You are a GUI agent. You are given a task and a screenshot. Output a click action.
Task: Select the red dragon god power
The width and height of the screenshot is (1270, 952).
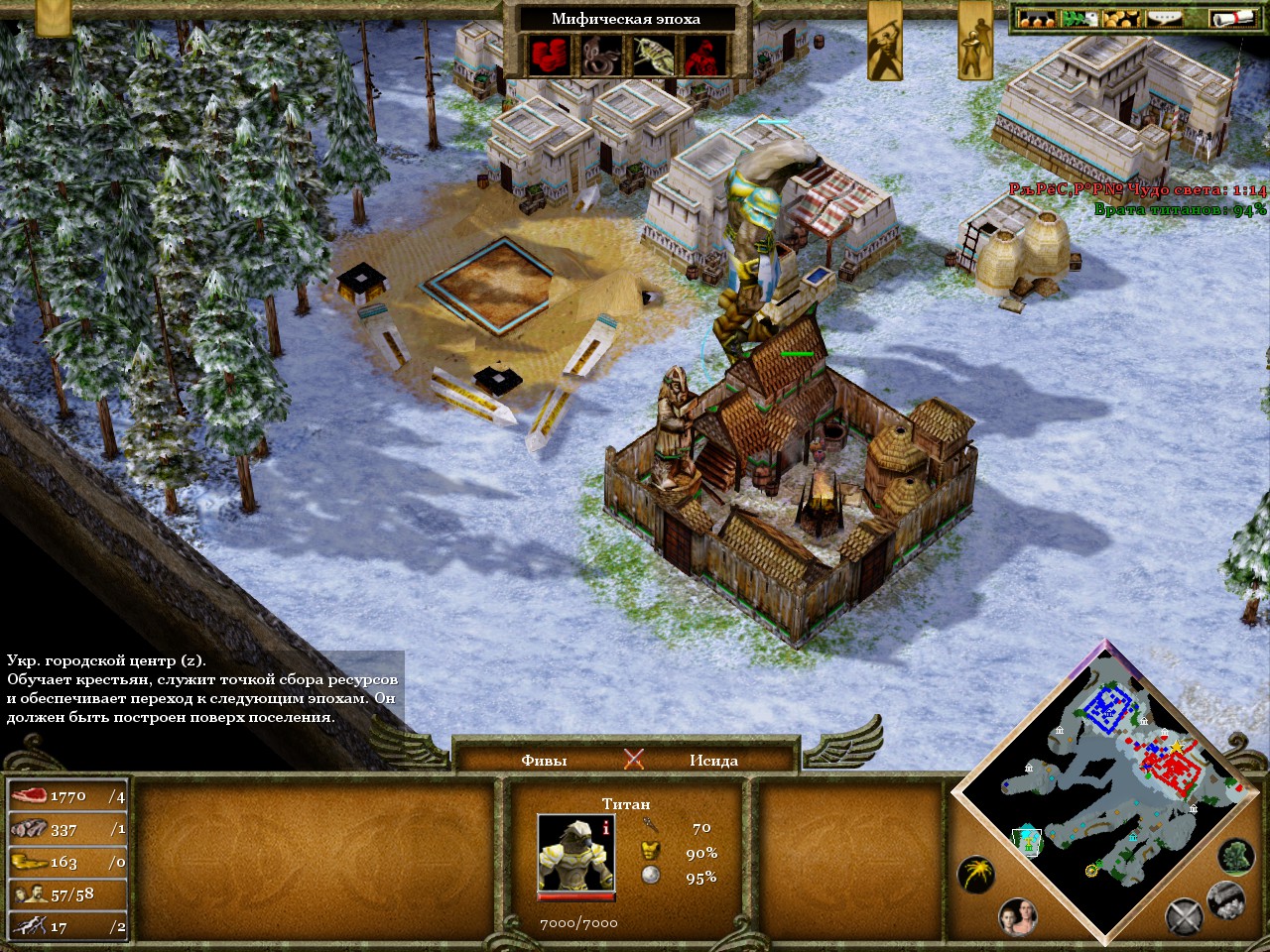pos(704,56)
